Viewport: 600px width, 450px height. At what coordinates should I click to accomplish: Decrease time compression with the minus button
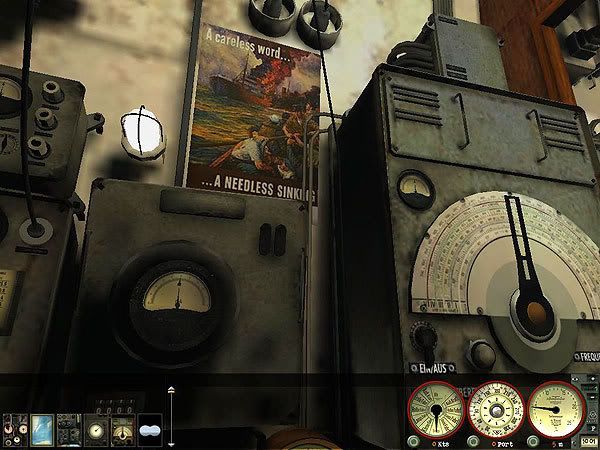(592, 396)
